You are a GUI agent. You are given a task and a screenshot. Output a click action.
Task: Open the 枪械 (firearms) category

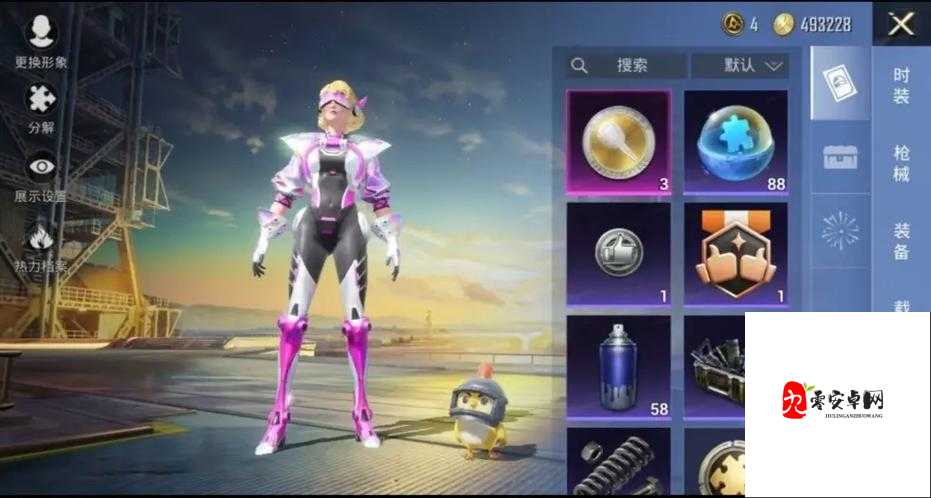coord(901,162)
